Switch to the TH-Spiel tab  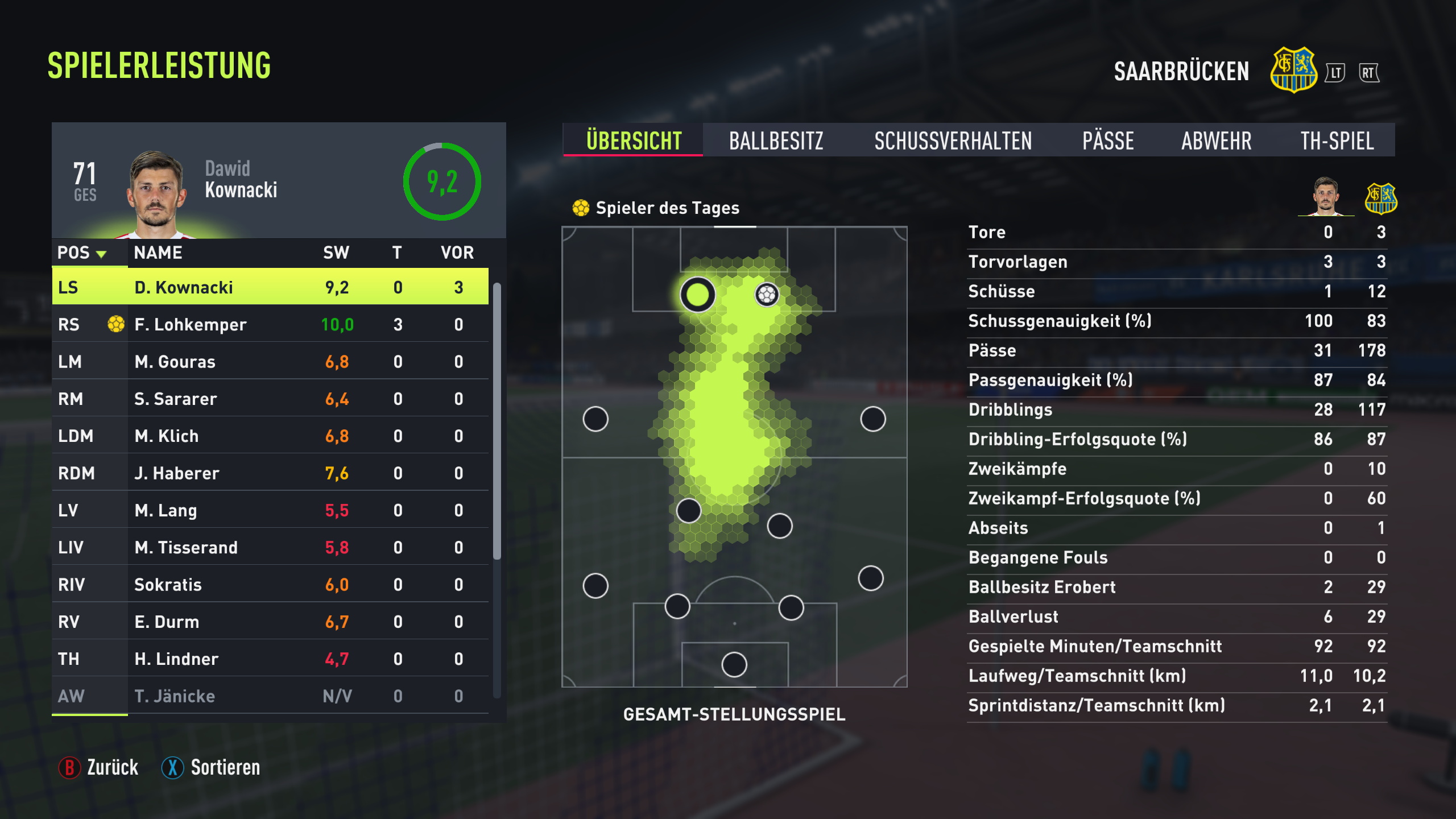(x=1337, y=140)
